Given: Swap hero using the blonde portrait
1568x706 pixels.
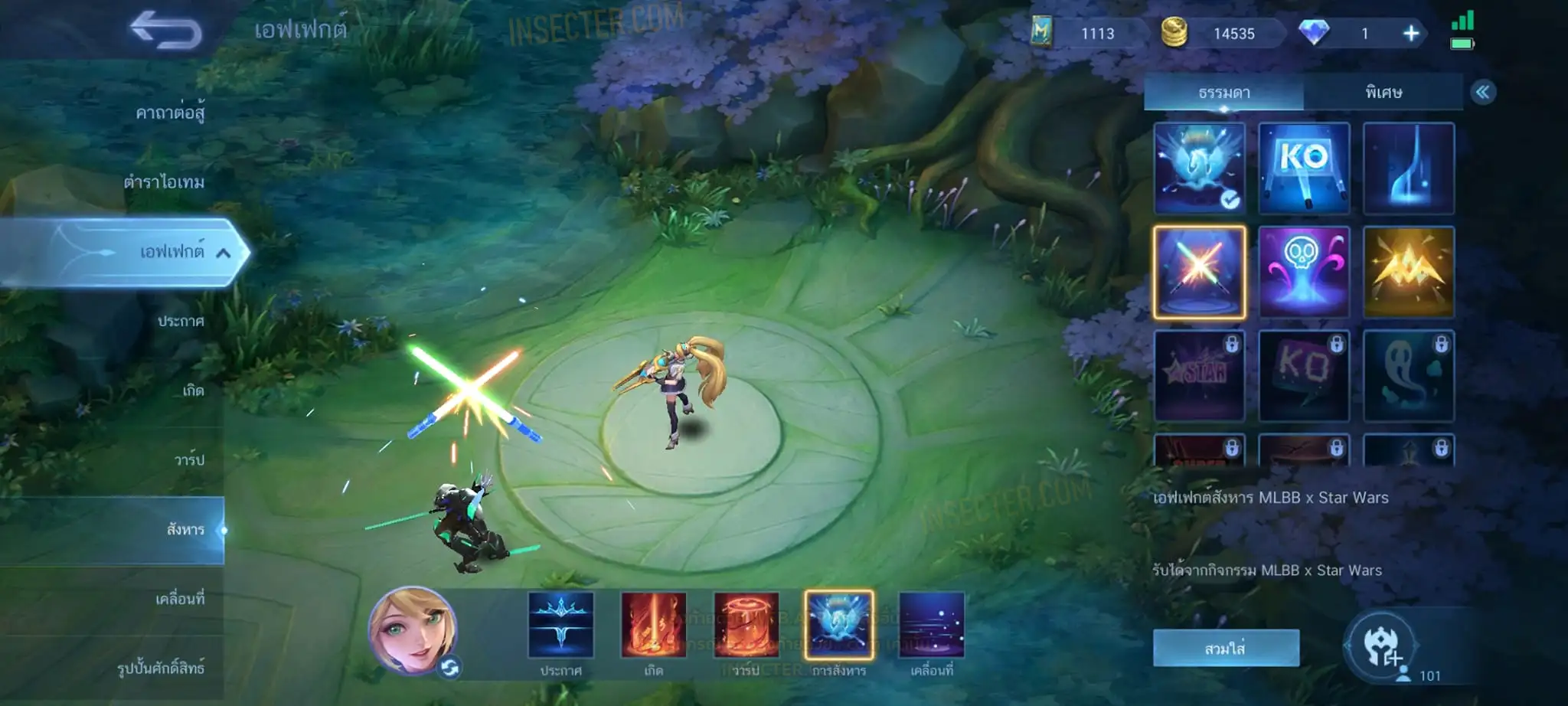Looking at the screenshot, I should point(413,632).
